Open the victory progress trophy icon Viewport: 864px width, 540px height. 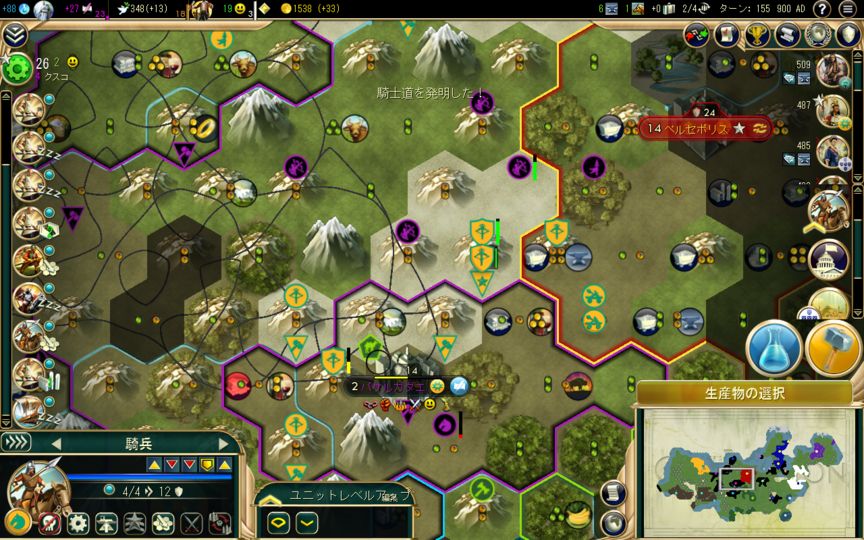[759, 34]
